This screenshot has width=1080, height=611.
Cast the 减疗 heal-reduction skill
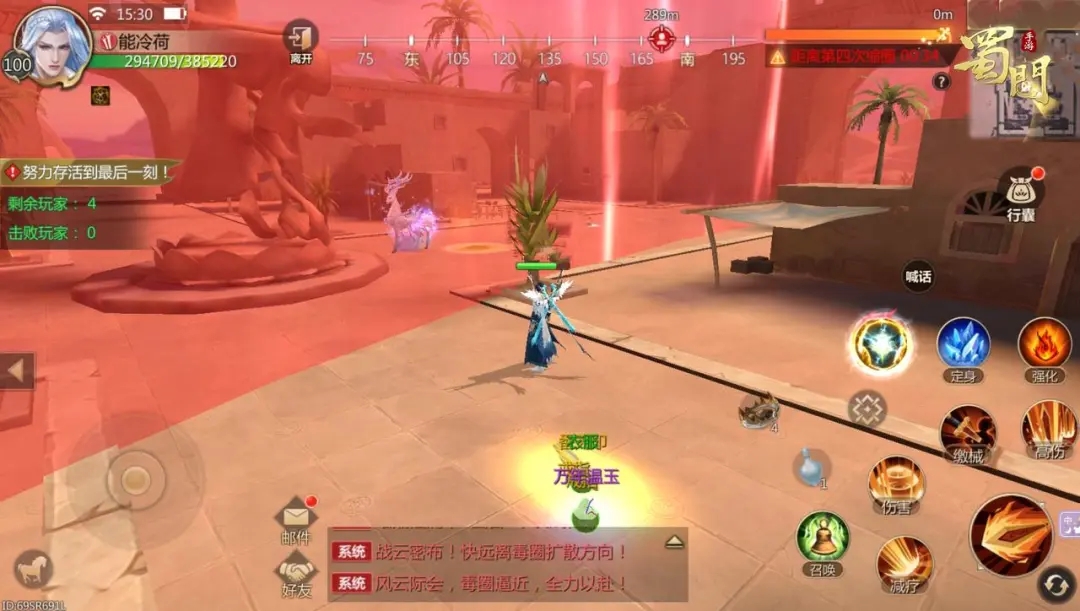pos(904,564)
